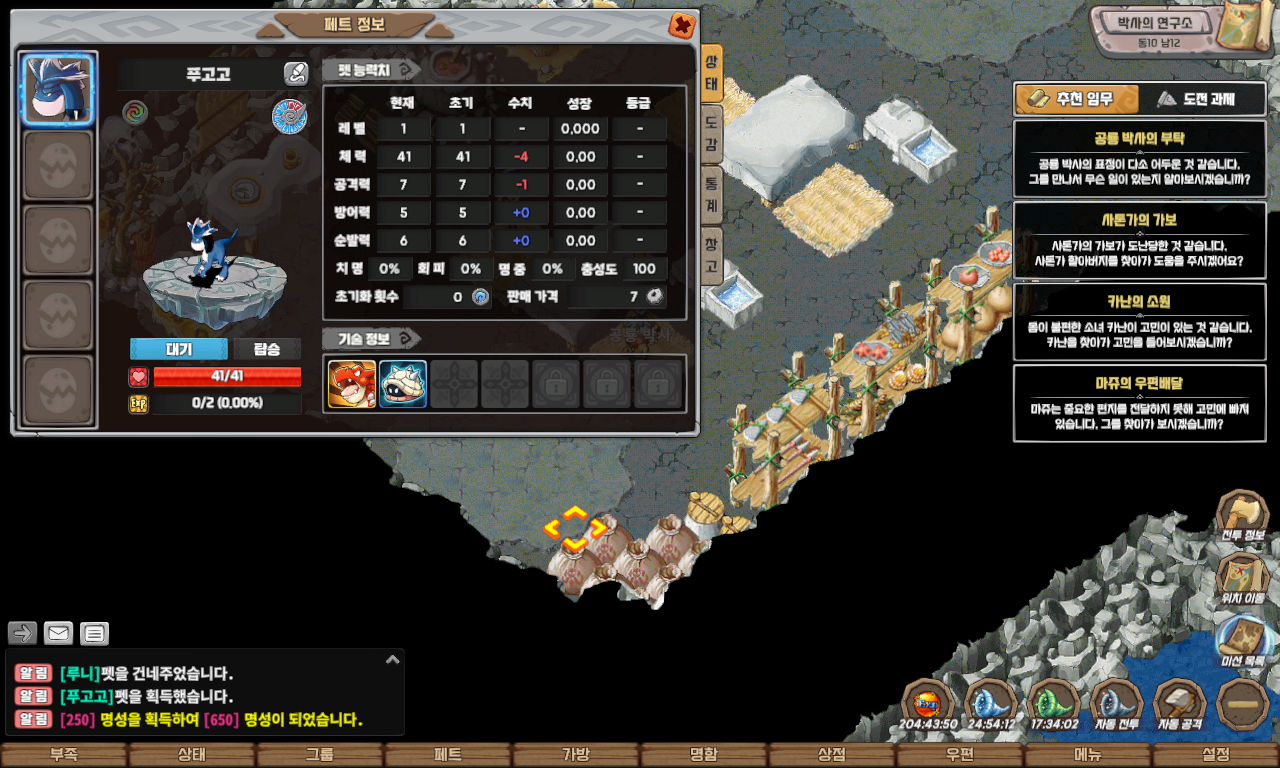
Task: Open the 공룡 박사의 부탁 quest entry
Action: [x=1139, y=158]
